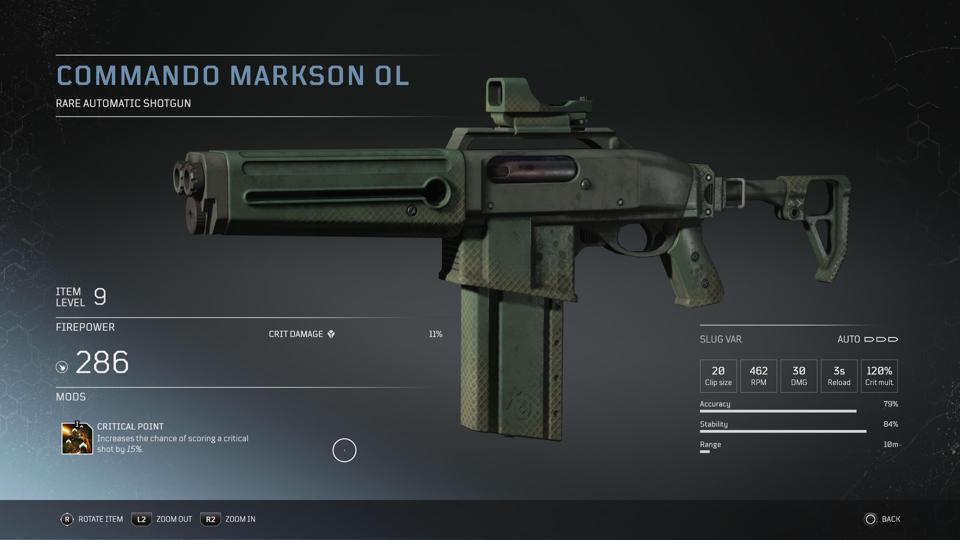Select the Critical Point mod icon
The width and height of the screenshot is (960, 540).
click(77, 438)
